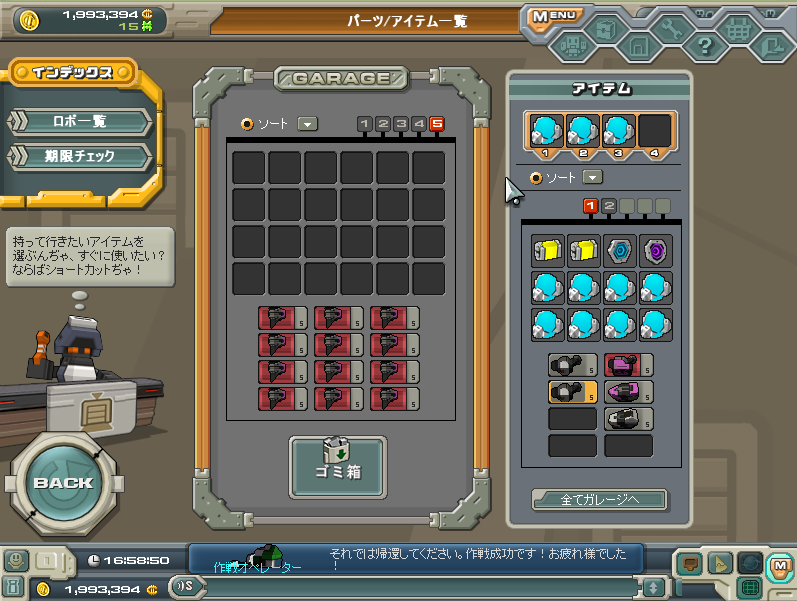This screenshot has width=797, height=601.
Task: Open the wrench settings menu icon
Action: pyautogui.click(x=671, y=30)
